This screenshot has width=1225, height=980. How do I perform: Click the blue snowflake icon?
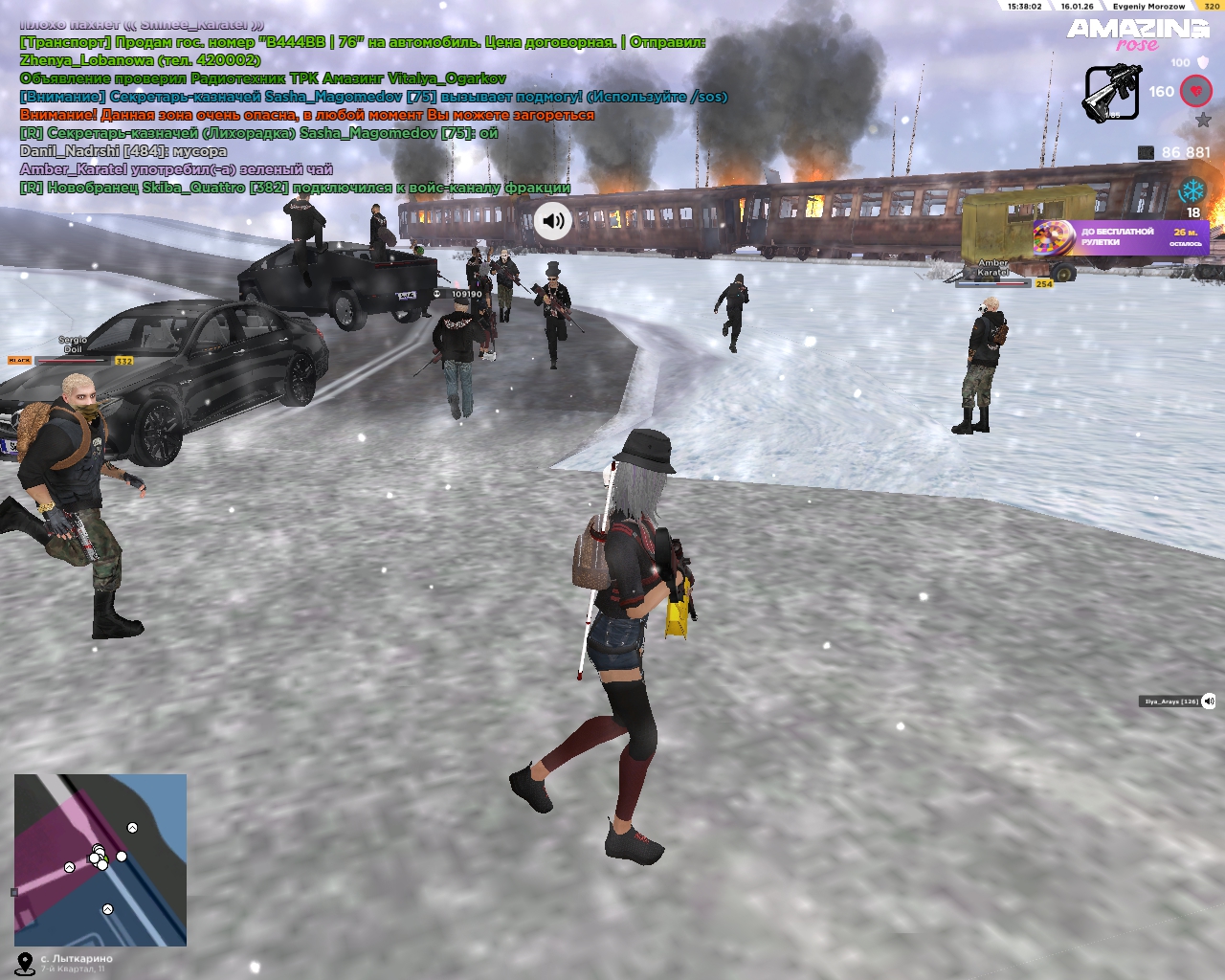(x=1192, y=189)
